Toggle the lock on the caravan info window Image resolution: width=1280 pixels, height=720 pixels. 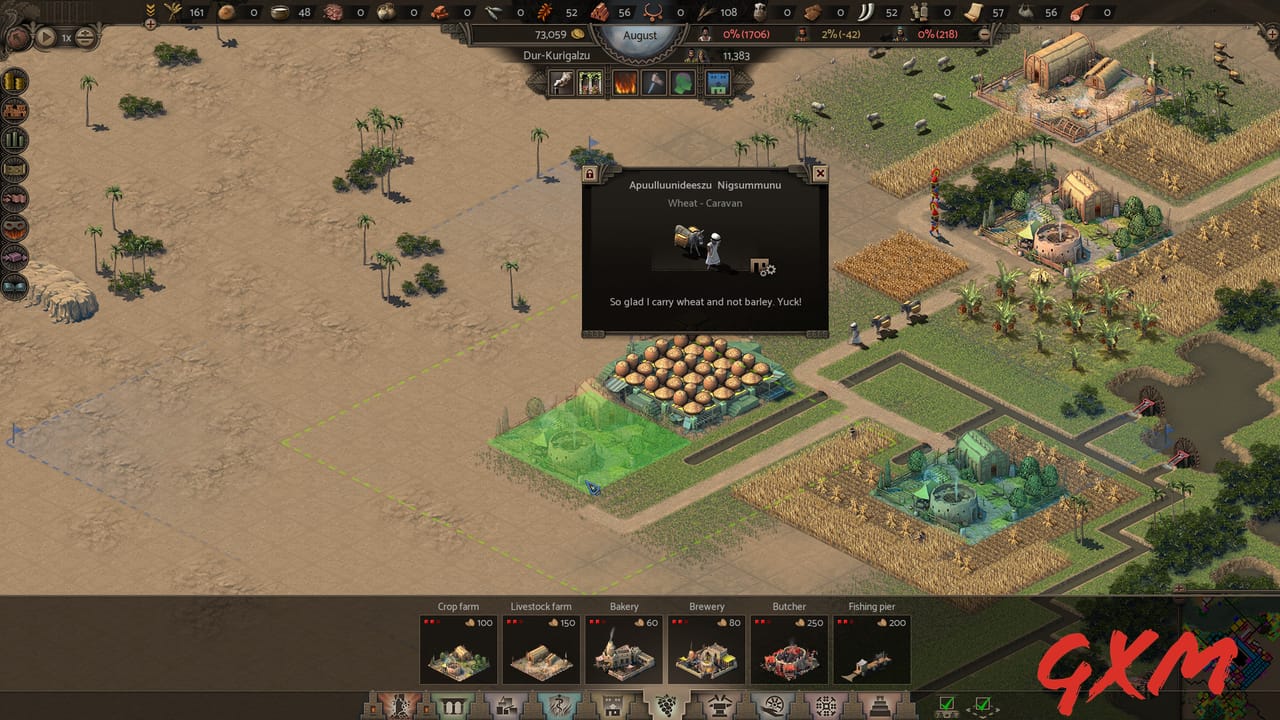pos(591,173)
